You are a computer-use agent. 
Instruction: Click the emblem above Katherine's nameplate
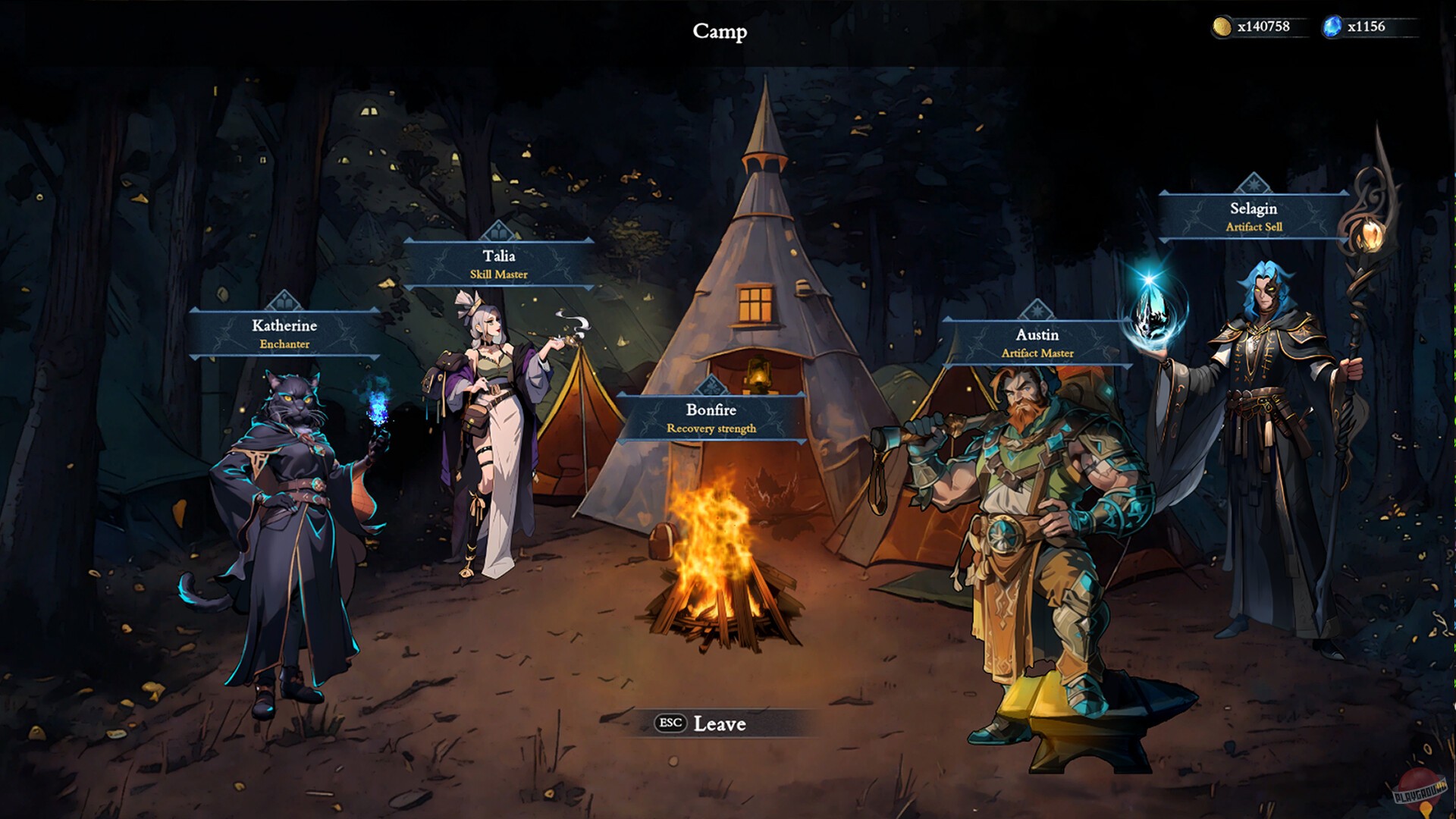click(284, 300)
